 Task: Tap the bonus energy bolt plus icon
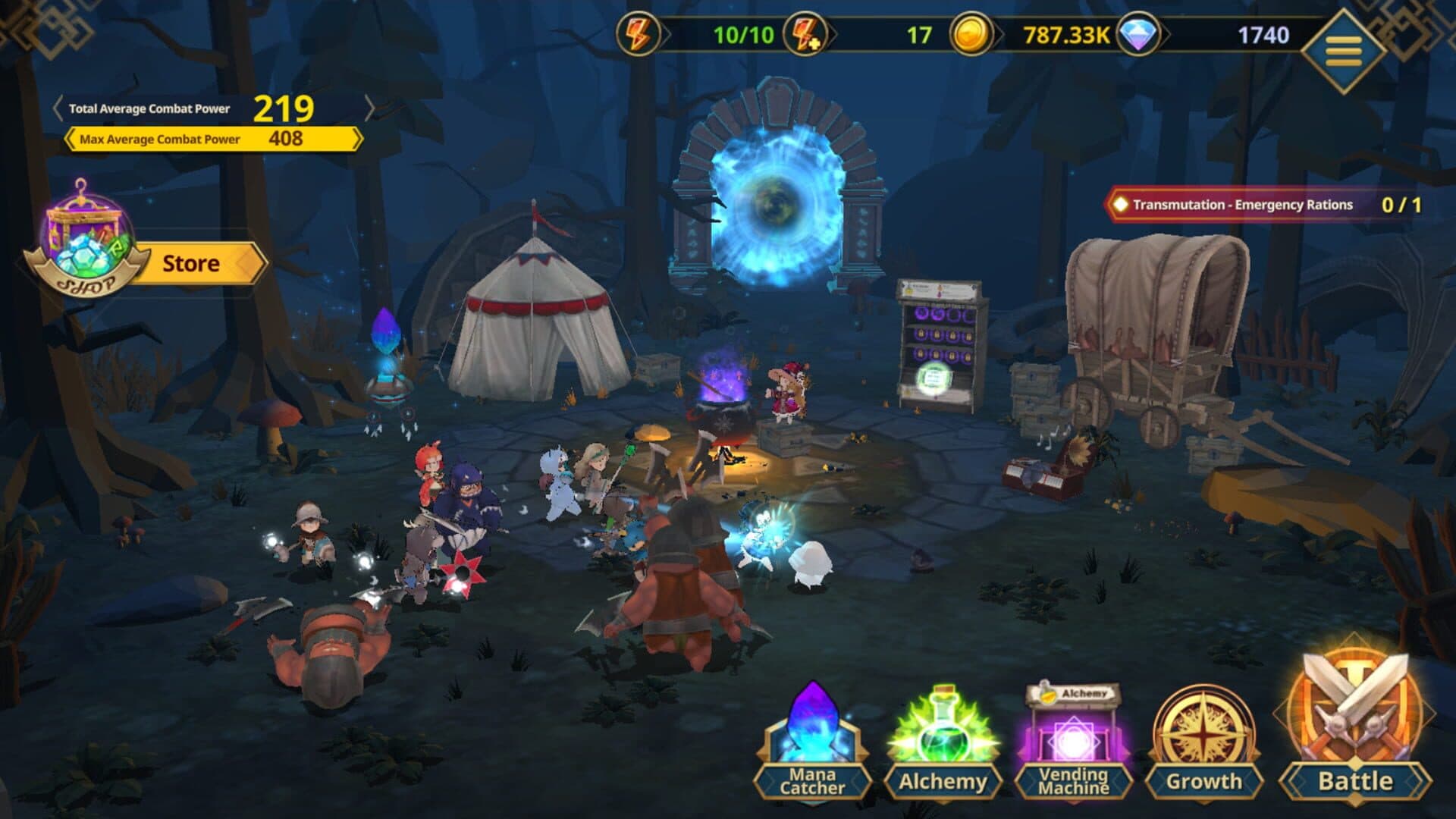[x=805, y=35]
